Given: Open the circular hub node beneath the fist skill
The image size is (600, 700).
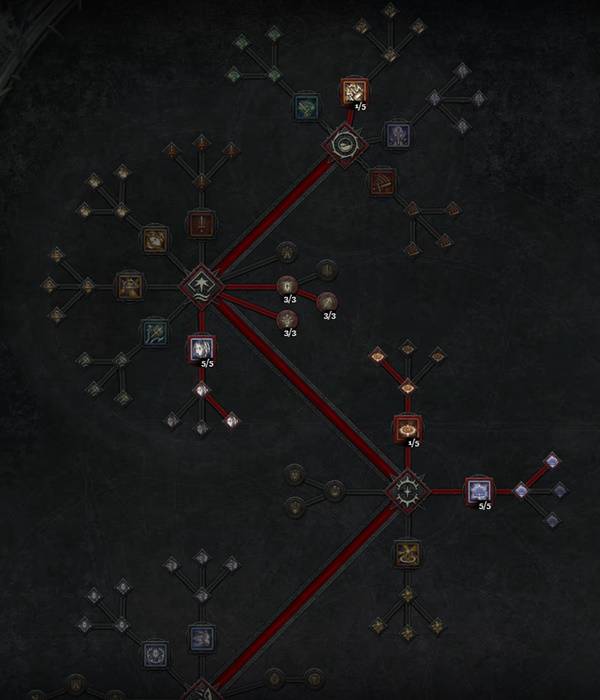Looking at the screenshot, I should coord(339,146).
